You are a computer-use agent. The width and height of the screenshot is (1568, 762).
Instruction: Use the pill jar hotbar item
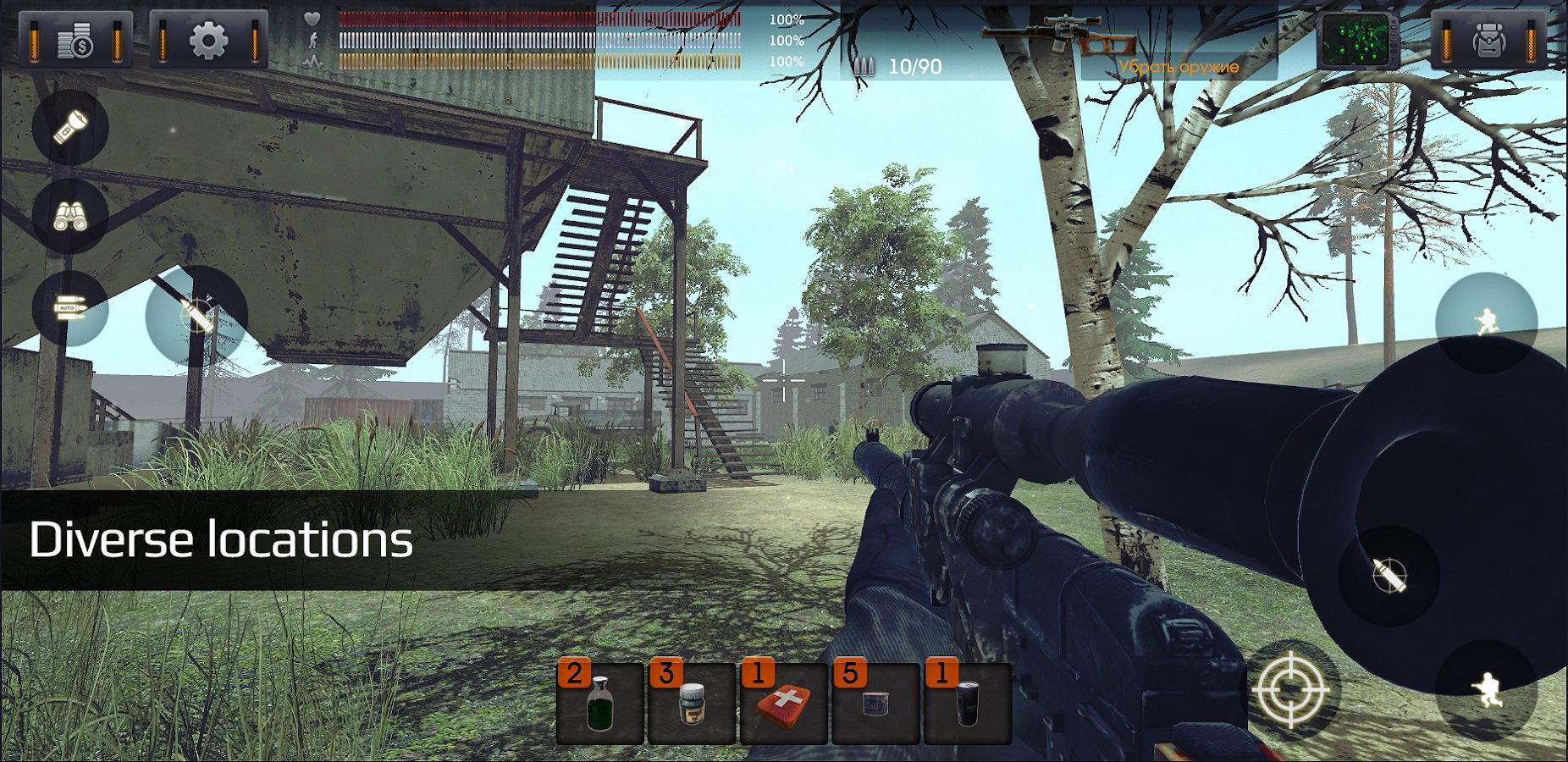(692, 703)
